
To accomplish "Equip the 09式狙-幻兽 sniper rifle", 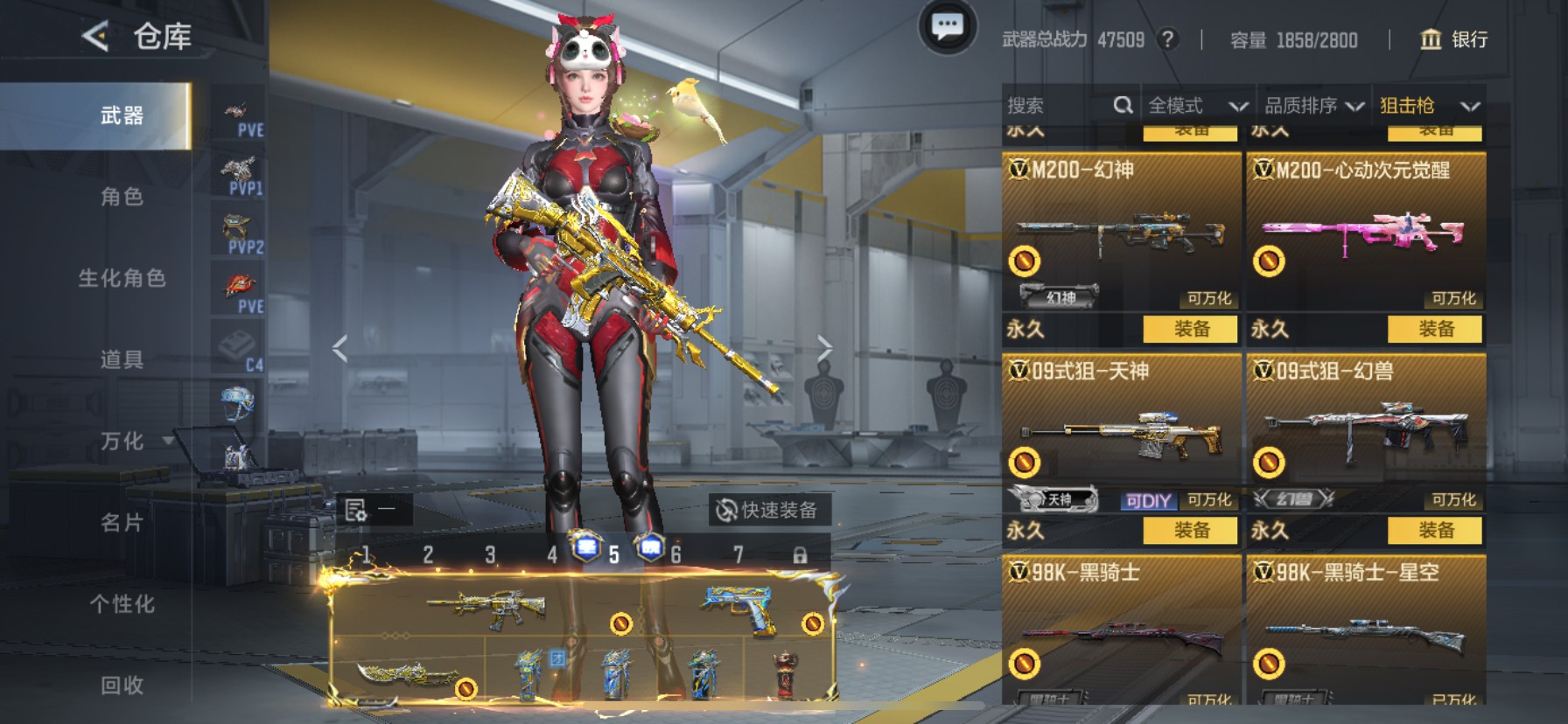I will (x=1435, y=530).
